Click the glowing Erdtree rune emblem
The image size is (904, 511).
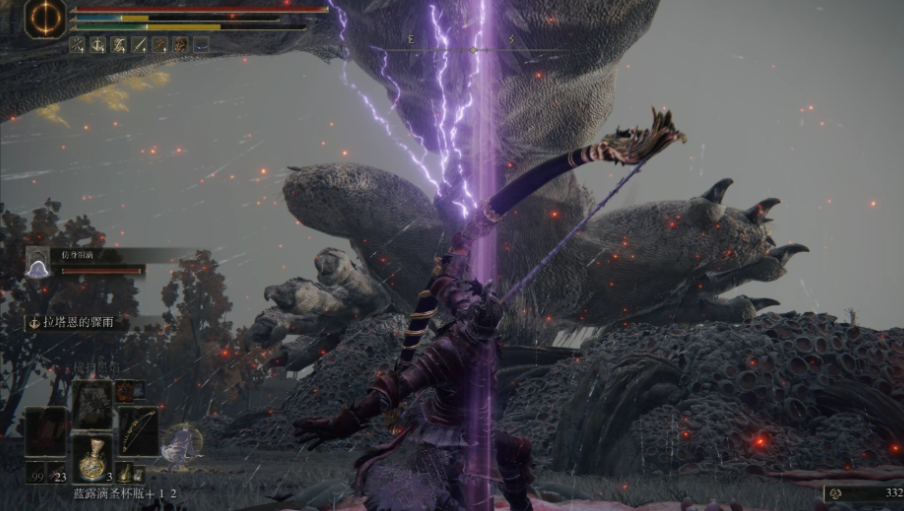click(x=45, y=18)
